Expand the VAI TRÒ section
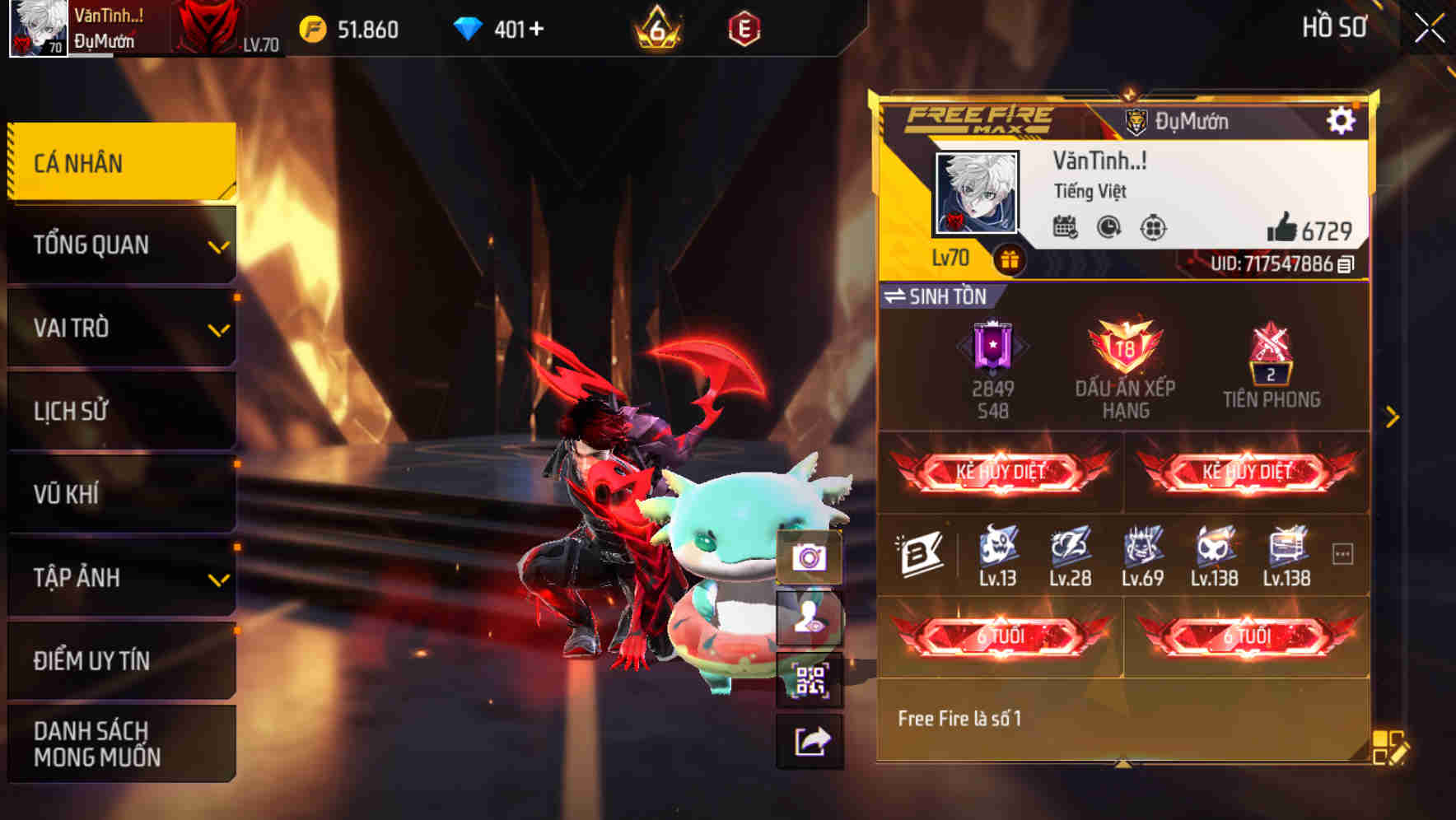Screen dimensions: 1456x820 click(x=217, y=328)
